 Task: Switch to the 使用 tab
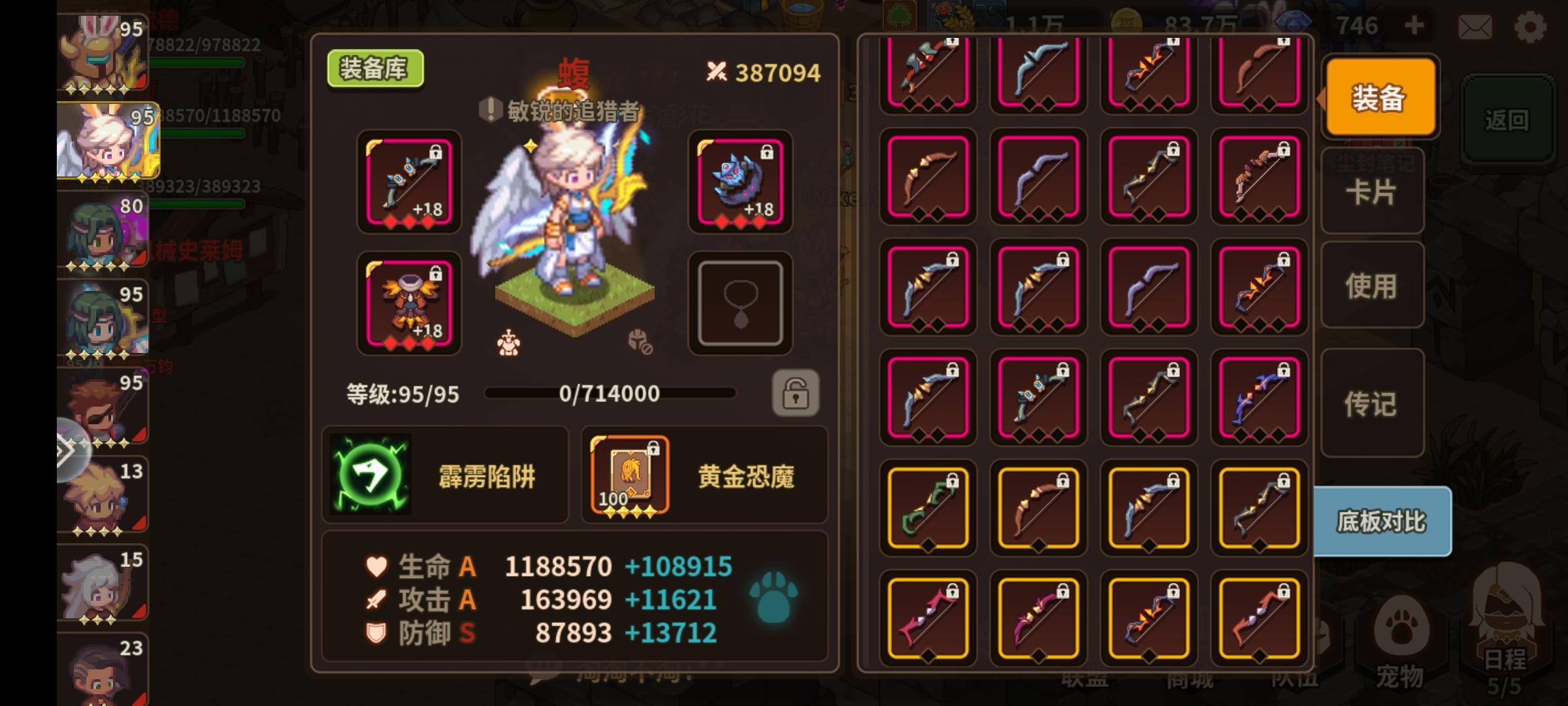[1371, 284]
